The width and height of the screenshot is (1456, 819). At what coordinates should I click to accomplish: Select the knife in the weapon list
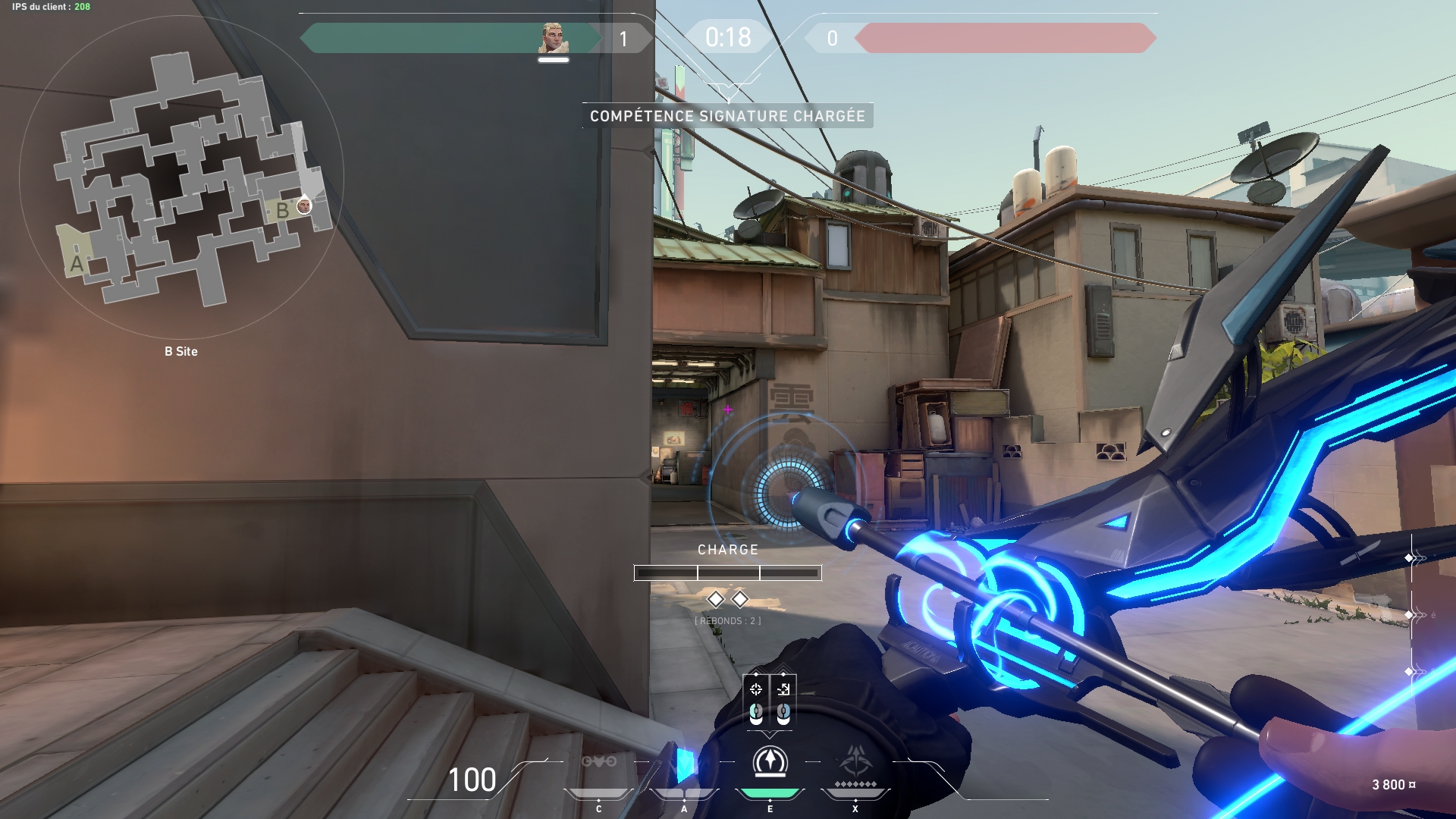1415,671
